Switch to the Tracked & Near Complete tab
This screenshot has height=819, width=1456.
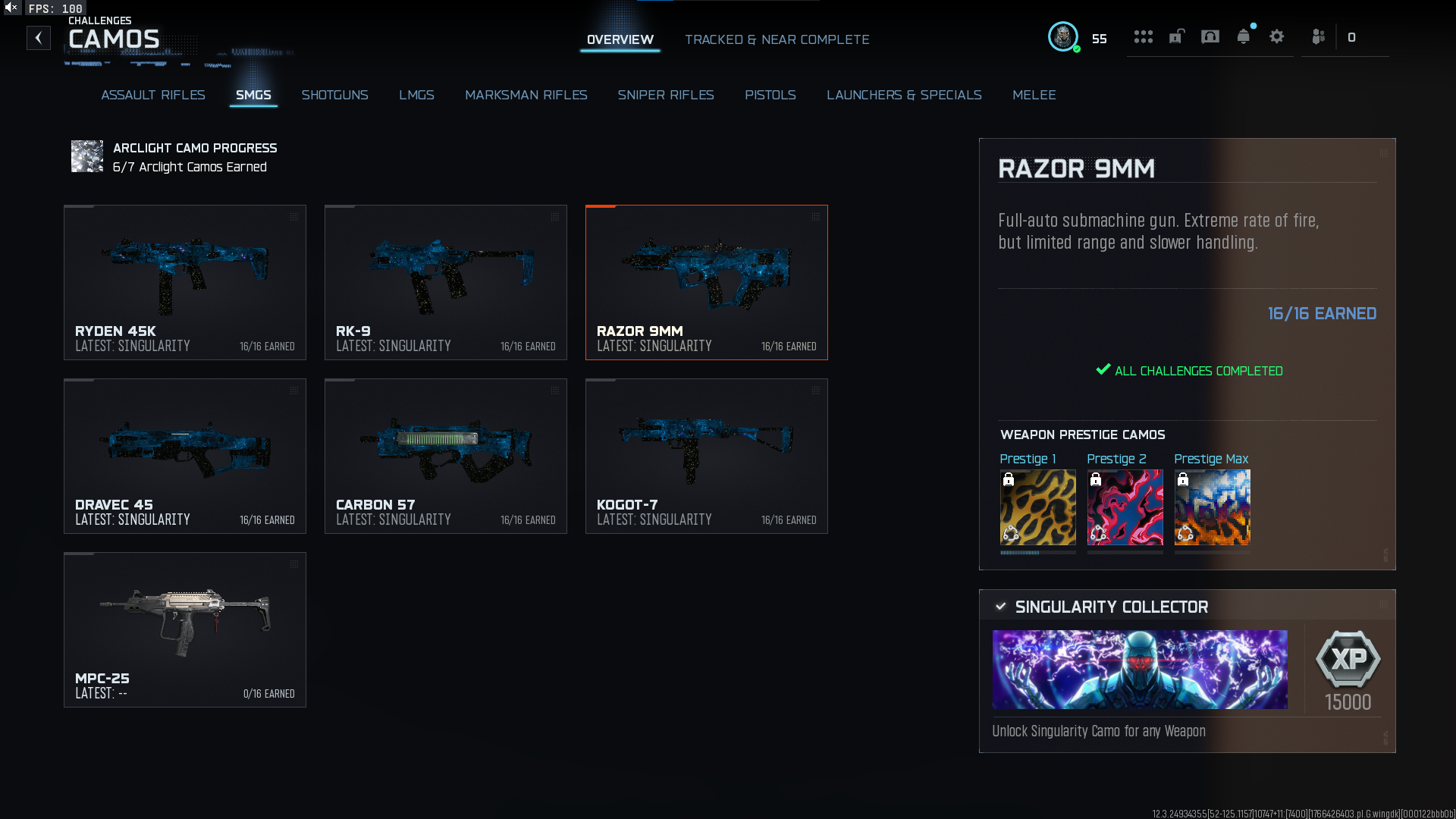pos(777,39)
